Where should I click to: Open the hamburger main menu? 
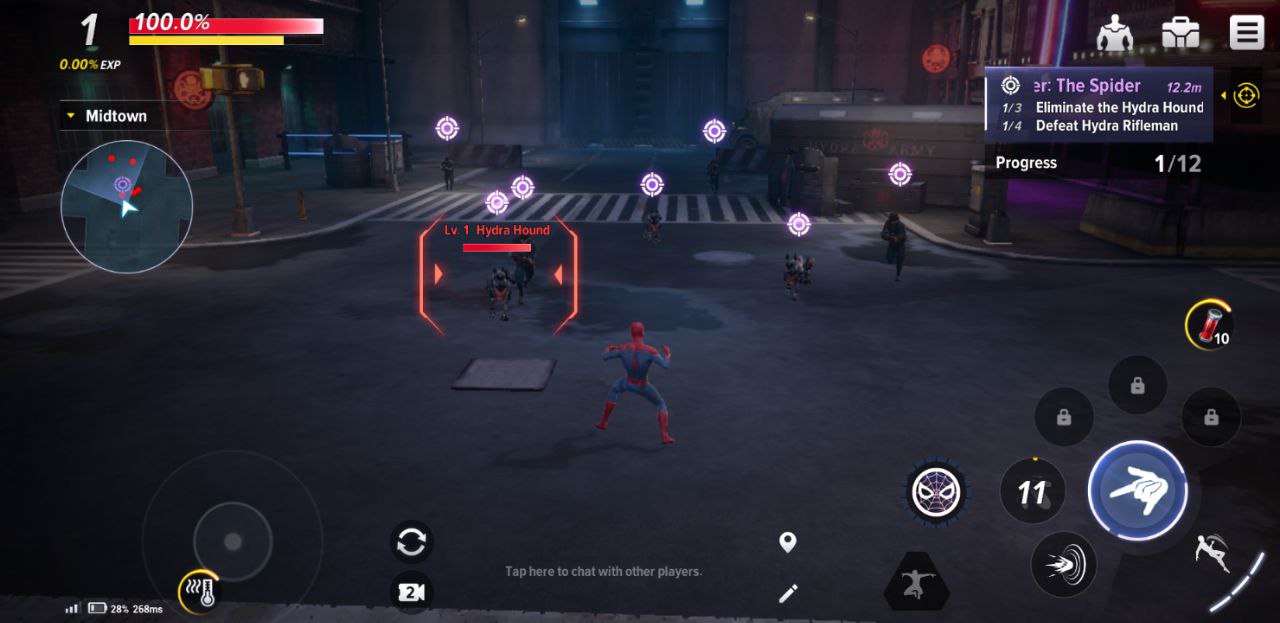1246,33
